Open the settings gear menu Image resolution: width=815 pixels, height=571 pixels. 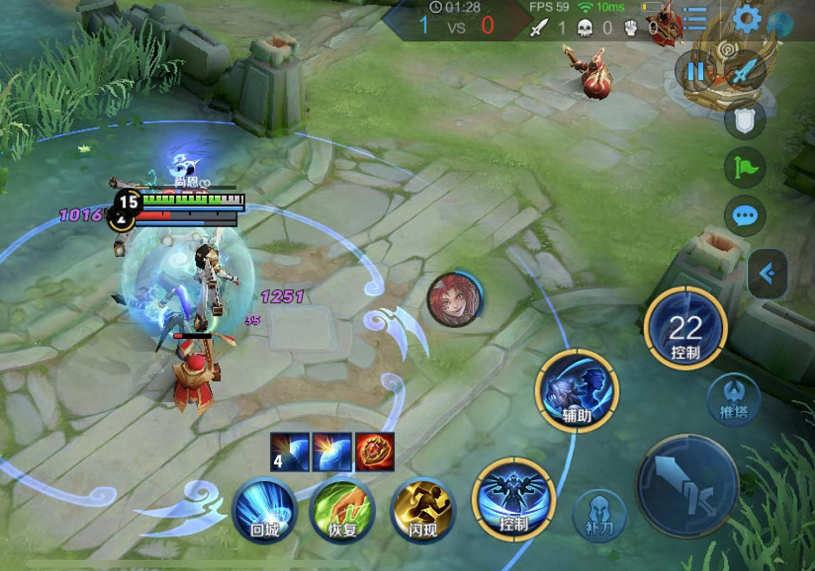(x=747, y=18)
